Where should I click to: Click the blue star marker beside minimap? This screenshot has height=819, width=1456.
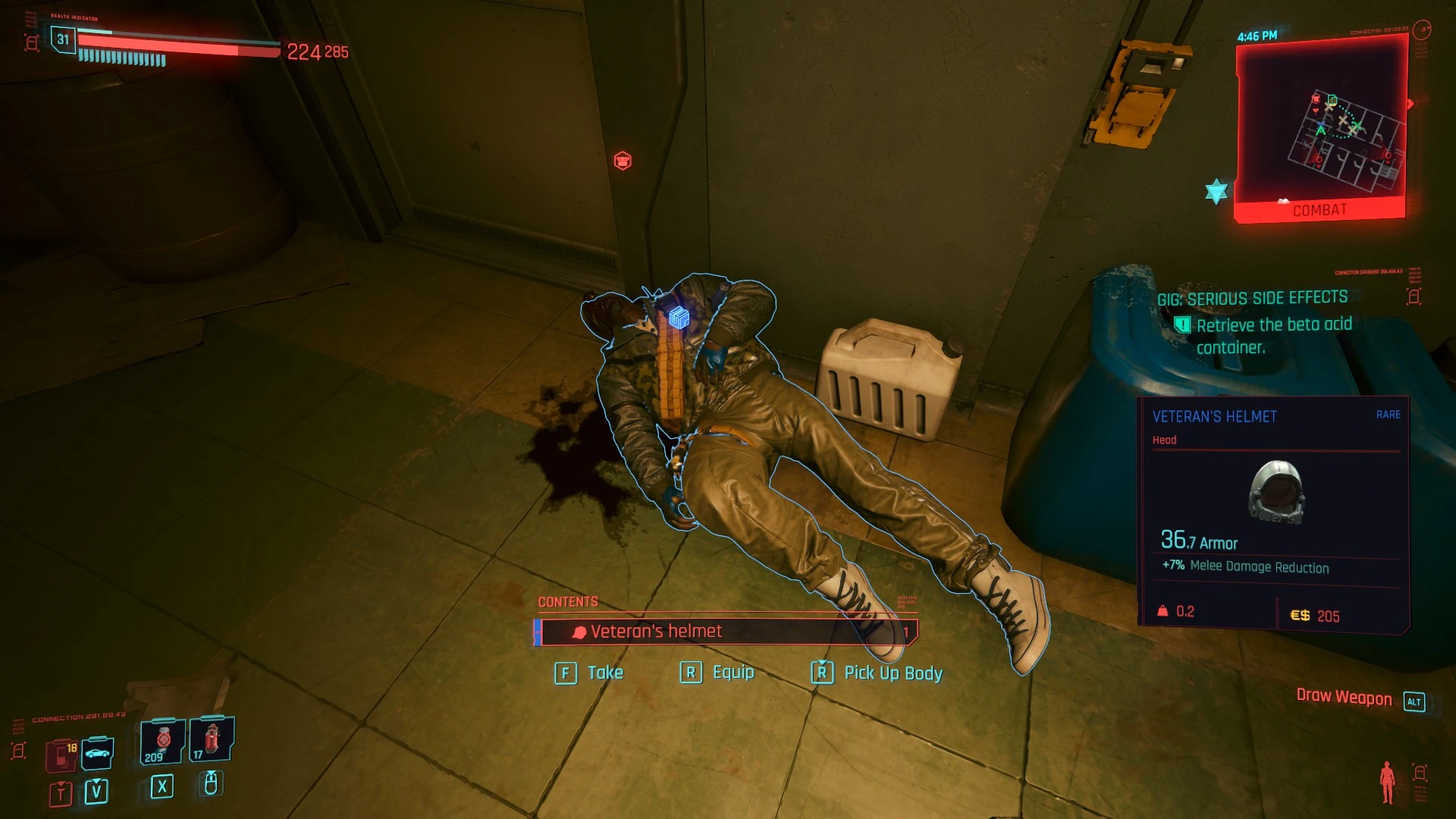tap(1216, 191)
